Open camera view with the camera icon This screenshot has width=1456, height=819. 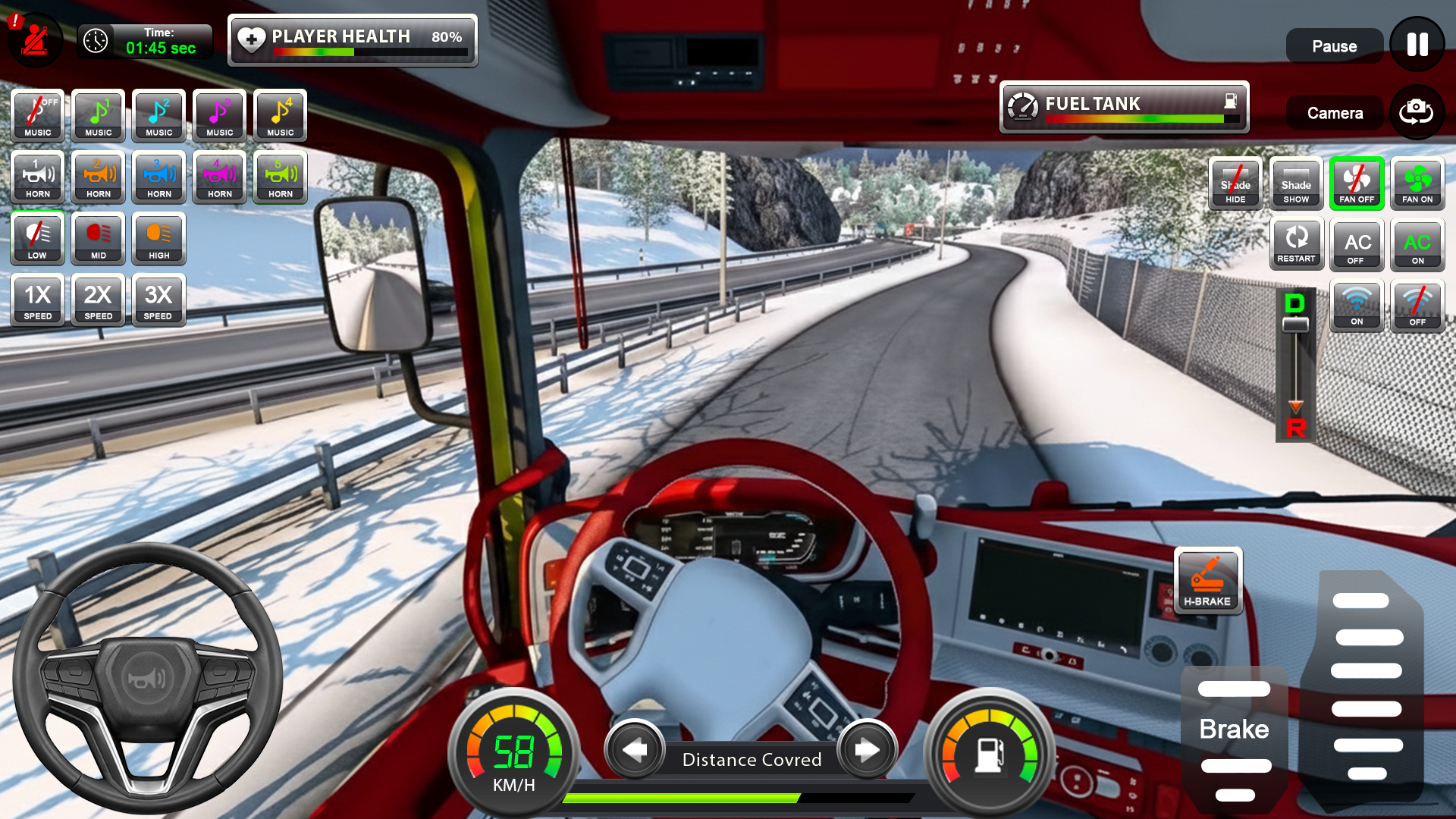[1417, 112]
